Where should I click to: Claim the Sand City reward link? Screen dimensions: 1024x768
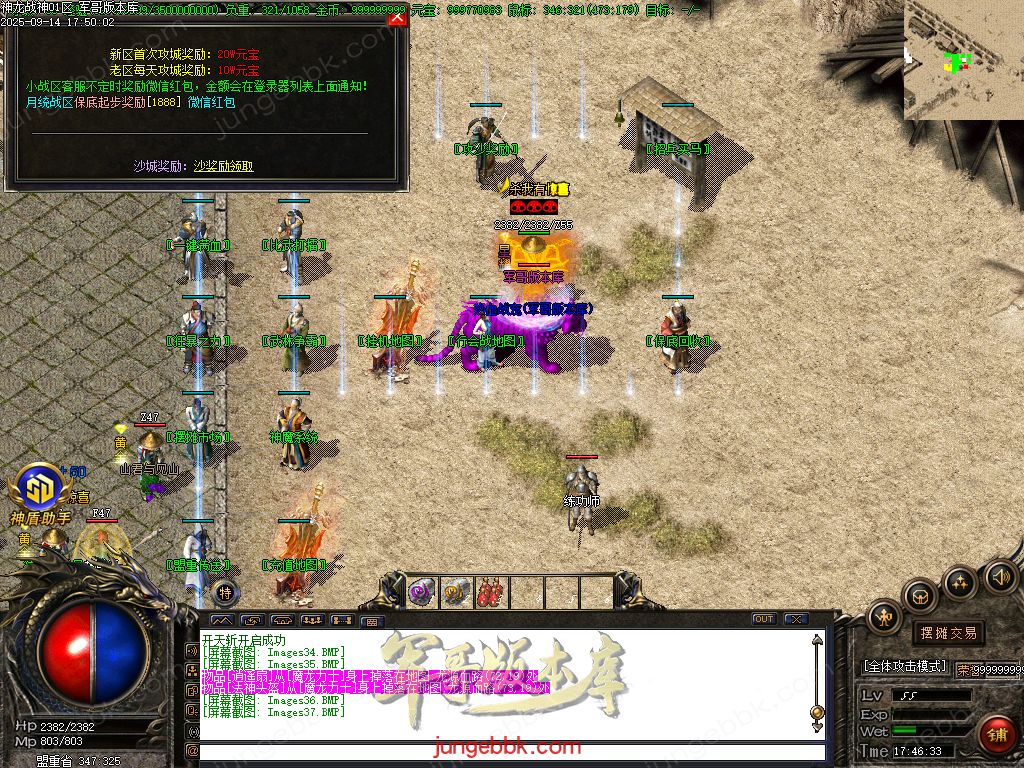(x=223, y=166)
